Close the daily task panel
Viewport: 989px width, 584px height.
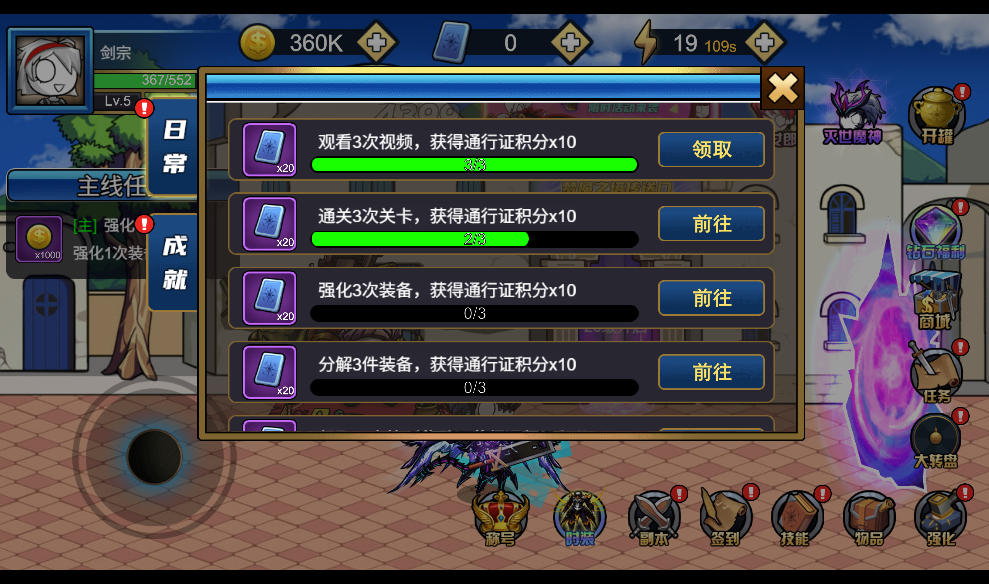(x=782, y=89)
